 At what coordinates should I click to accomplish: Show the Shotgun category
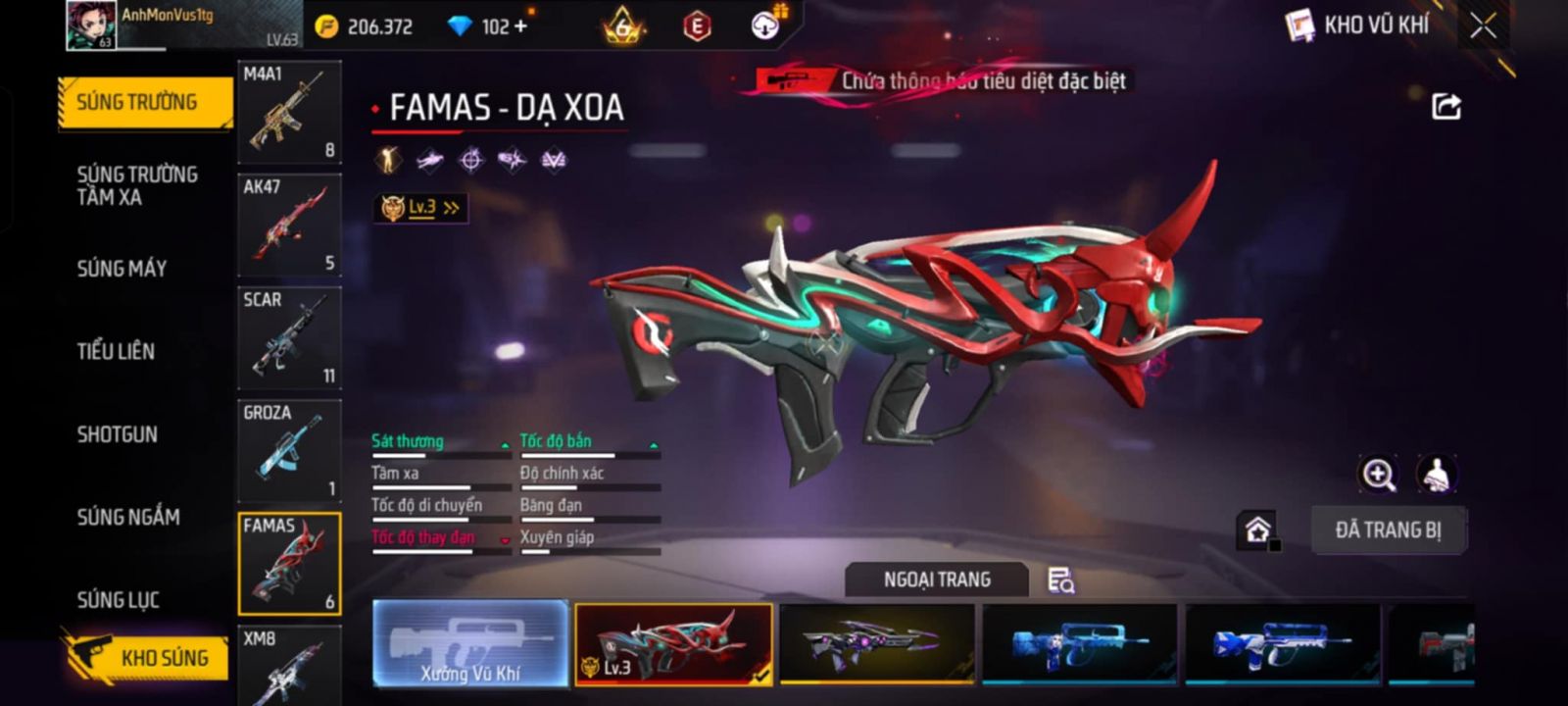117,434
